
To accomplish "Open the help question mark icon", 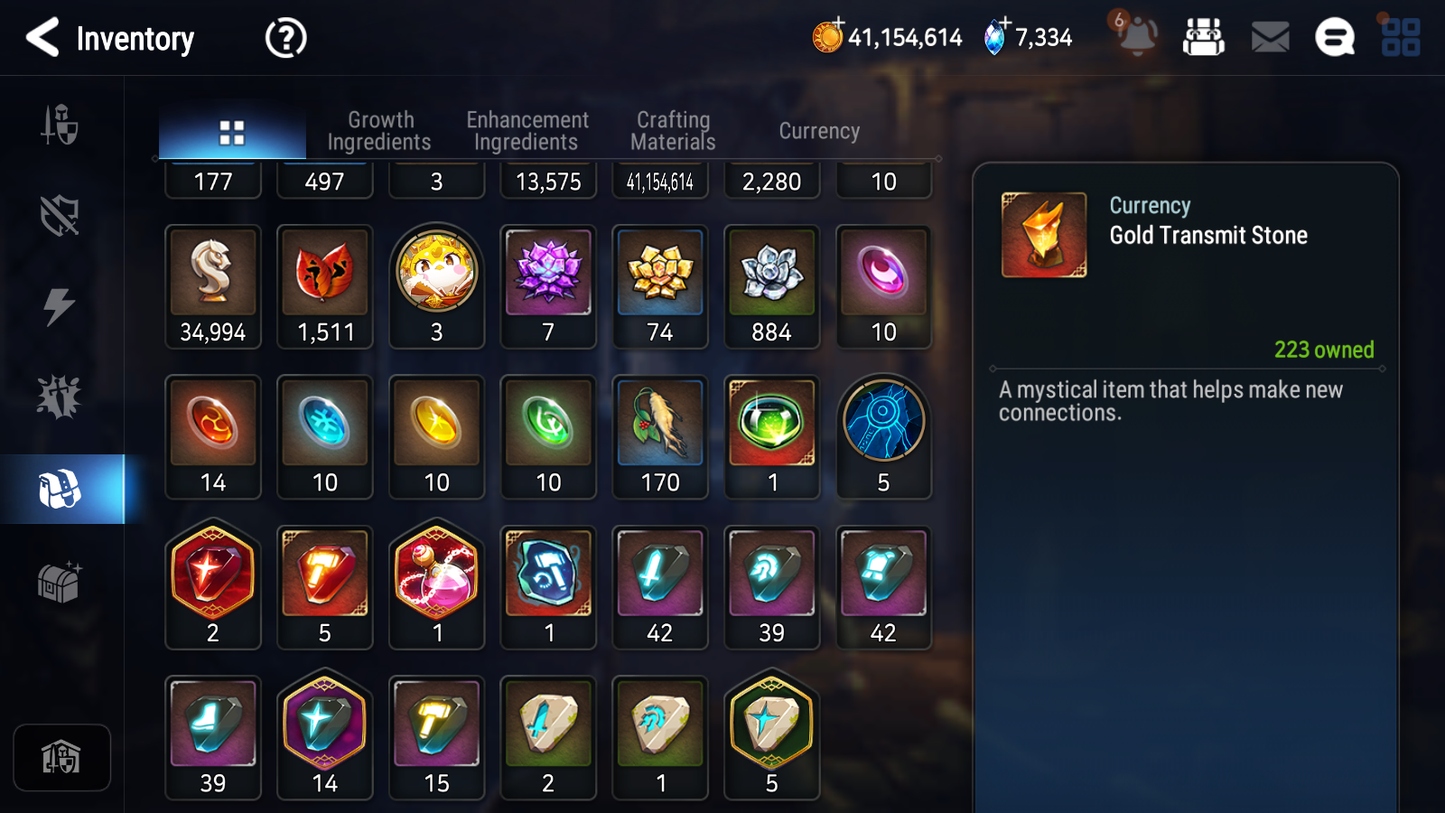I will coord(285,37).
